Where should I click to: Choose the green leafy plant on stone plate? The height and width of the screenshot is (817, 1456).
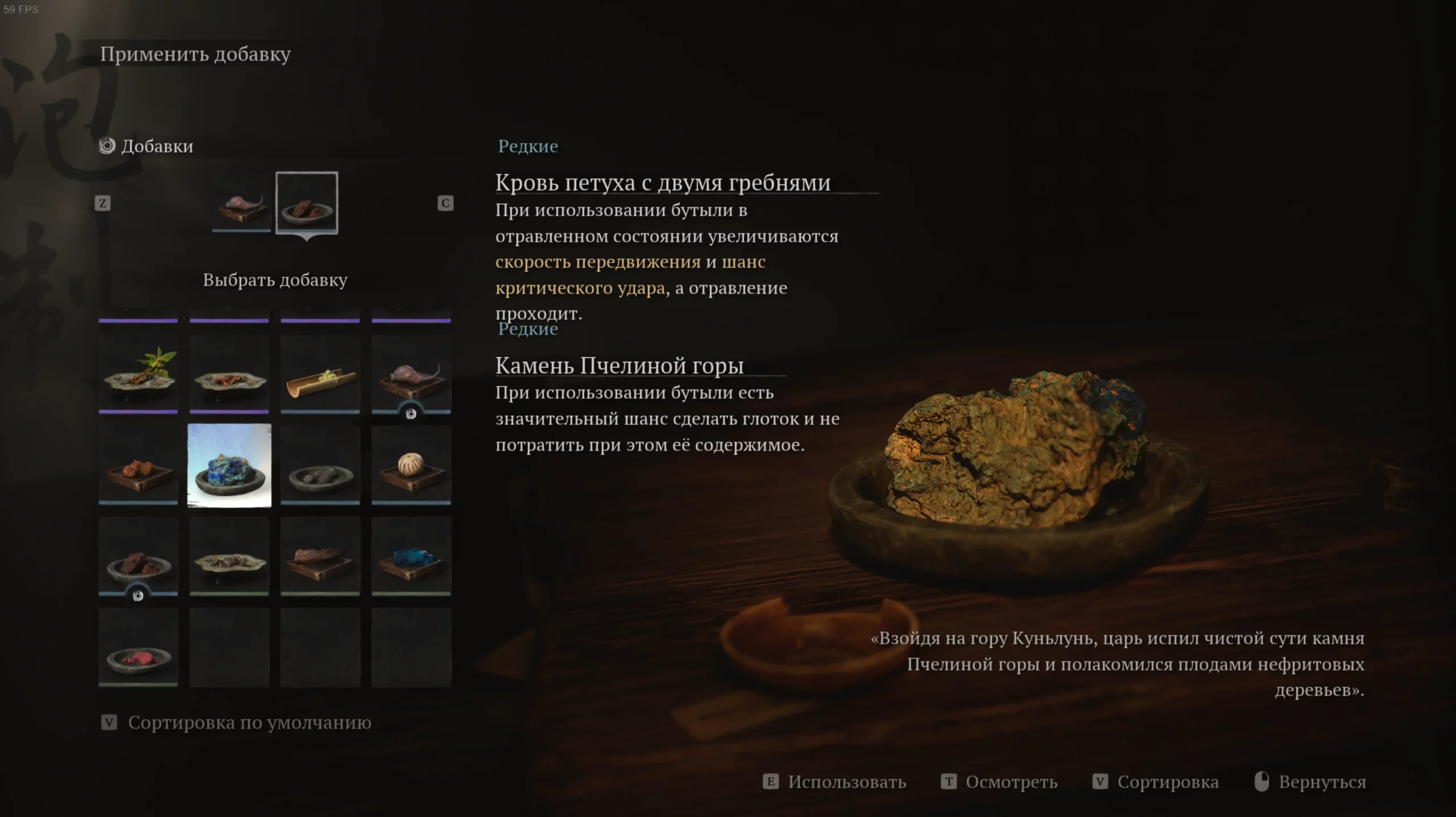pyautogui.click(x=138, y=374)
